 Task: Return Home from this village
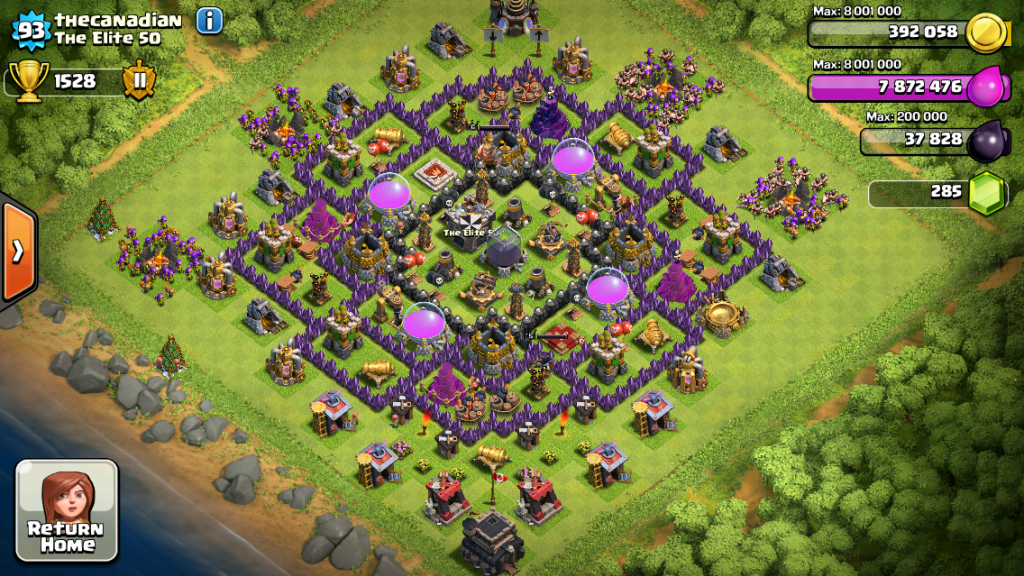pyautogui.click(x=67, y=510)
